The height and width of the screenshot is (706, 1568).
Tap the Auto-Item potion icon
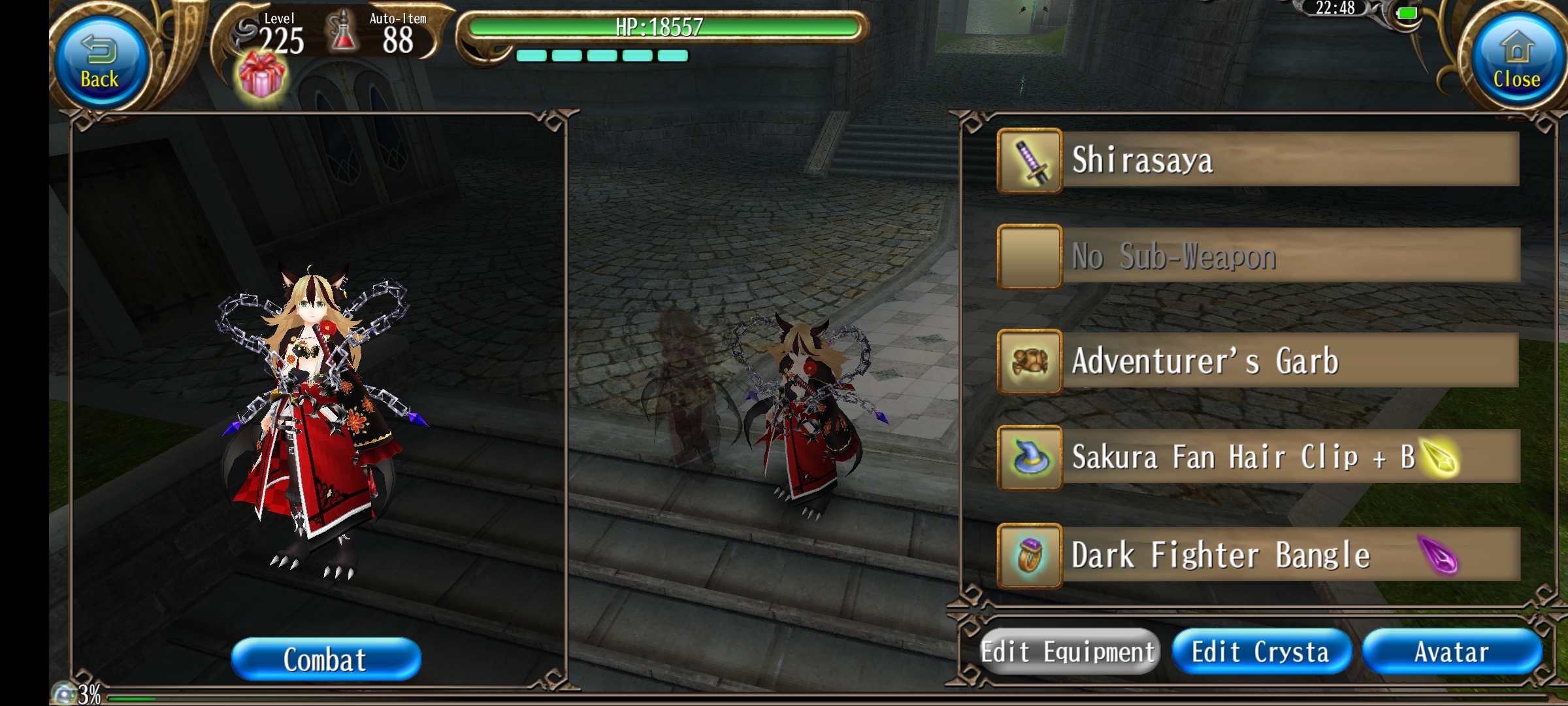click(343, 34)
